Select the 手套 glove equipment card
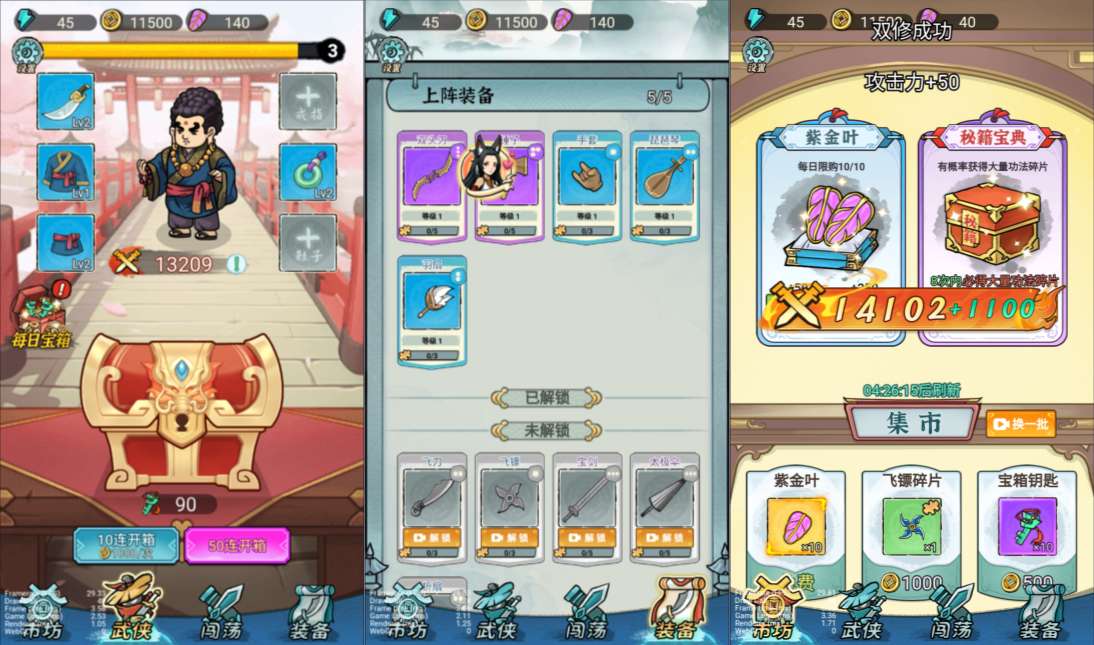The image size is (1094, 645). [587, 185]
